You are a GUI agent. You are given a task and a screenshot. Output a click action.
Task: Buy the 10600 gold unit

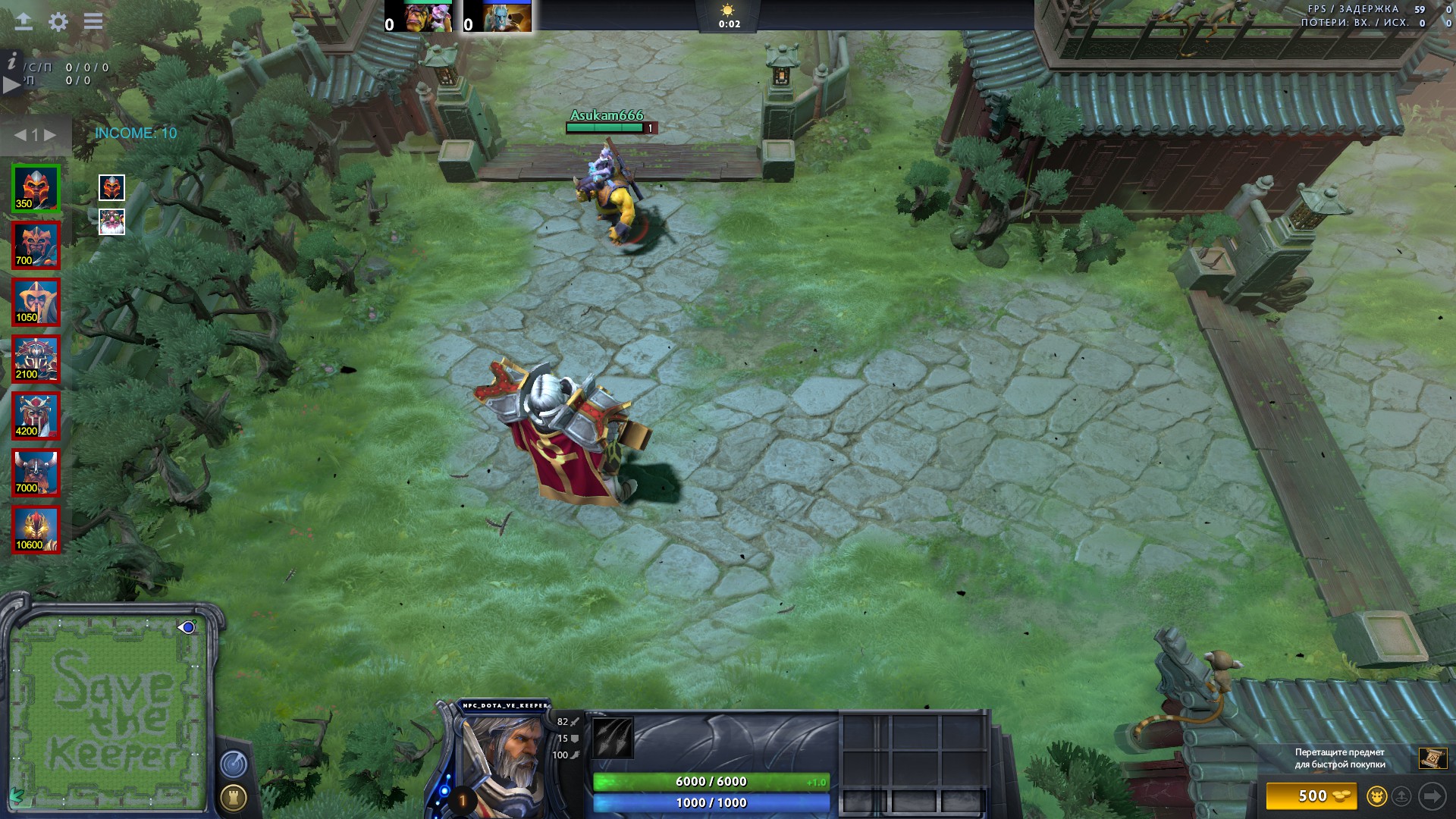(36, 529)
